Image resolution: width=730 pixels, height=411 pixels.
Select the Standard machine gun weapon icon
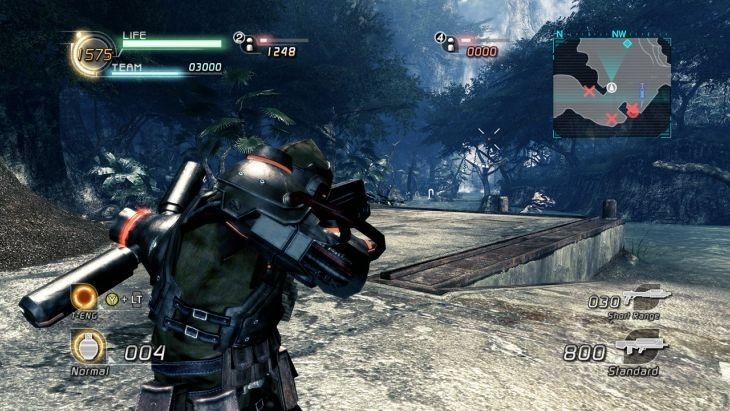(x=640, y=349)
